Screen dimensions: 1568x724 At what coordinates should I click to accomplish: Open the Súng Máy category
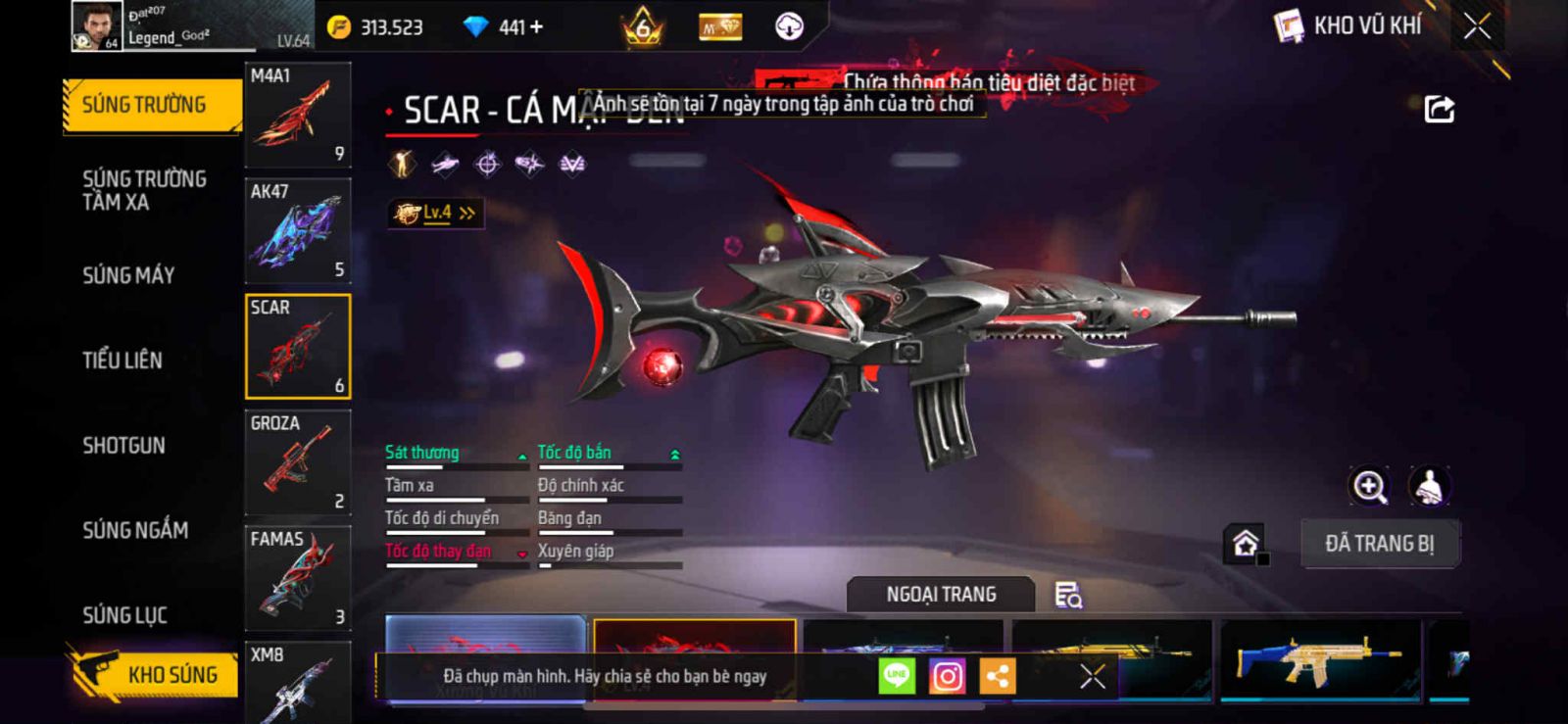(x=128, y=275)
